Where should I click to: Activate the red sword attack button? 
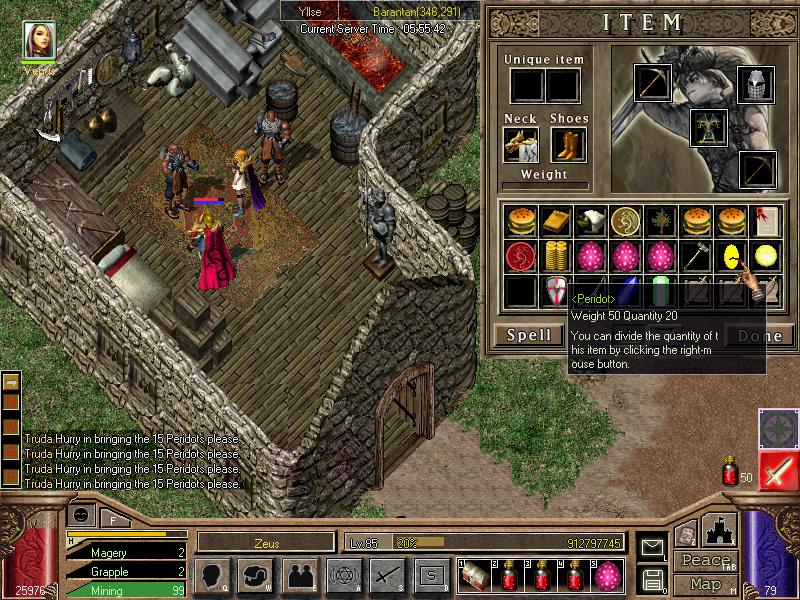tap(777, 470)
